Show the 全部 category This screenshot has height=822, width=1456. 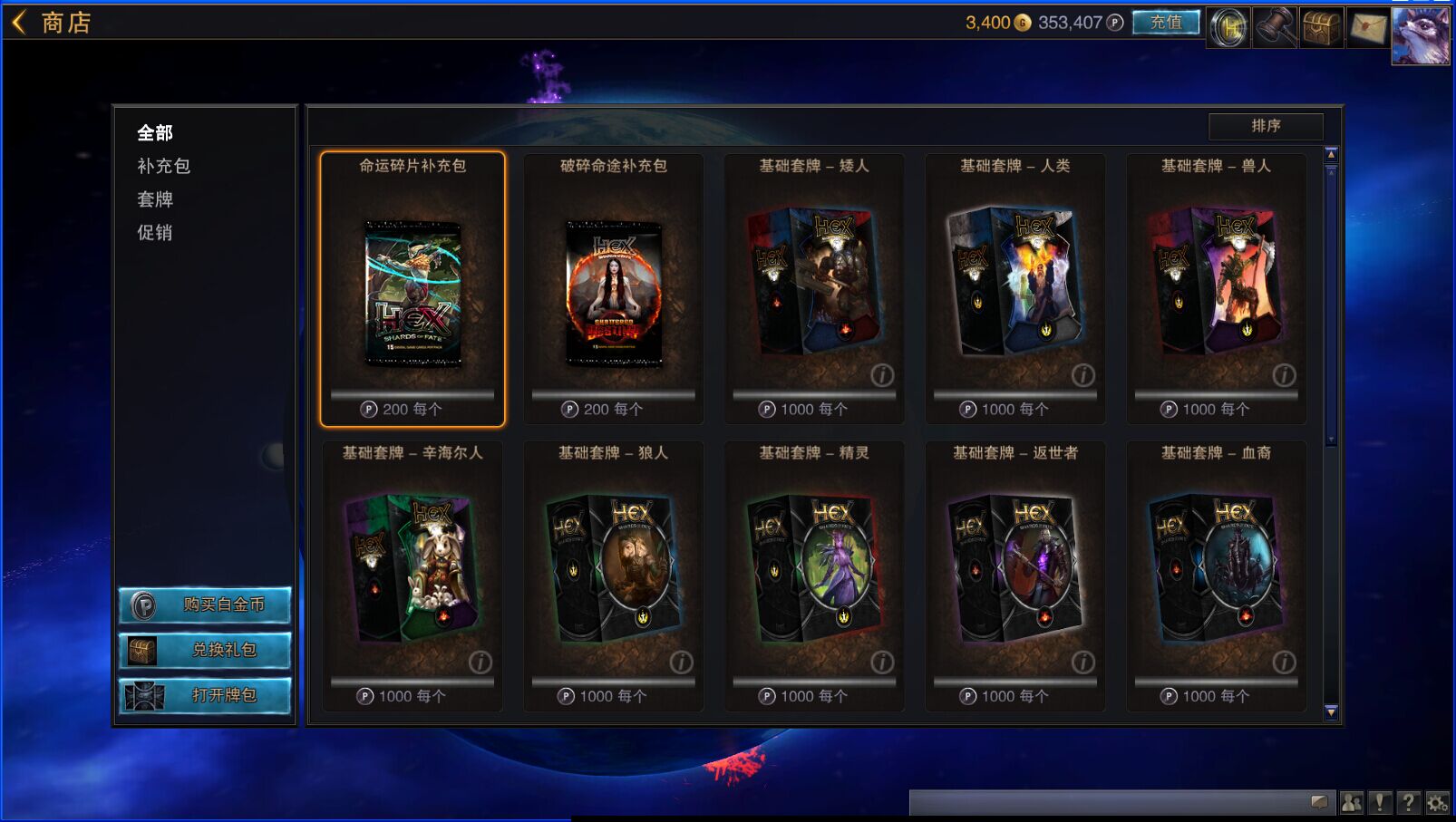click(155, 133)
